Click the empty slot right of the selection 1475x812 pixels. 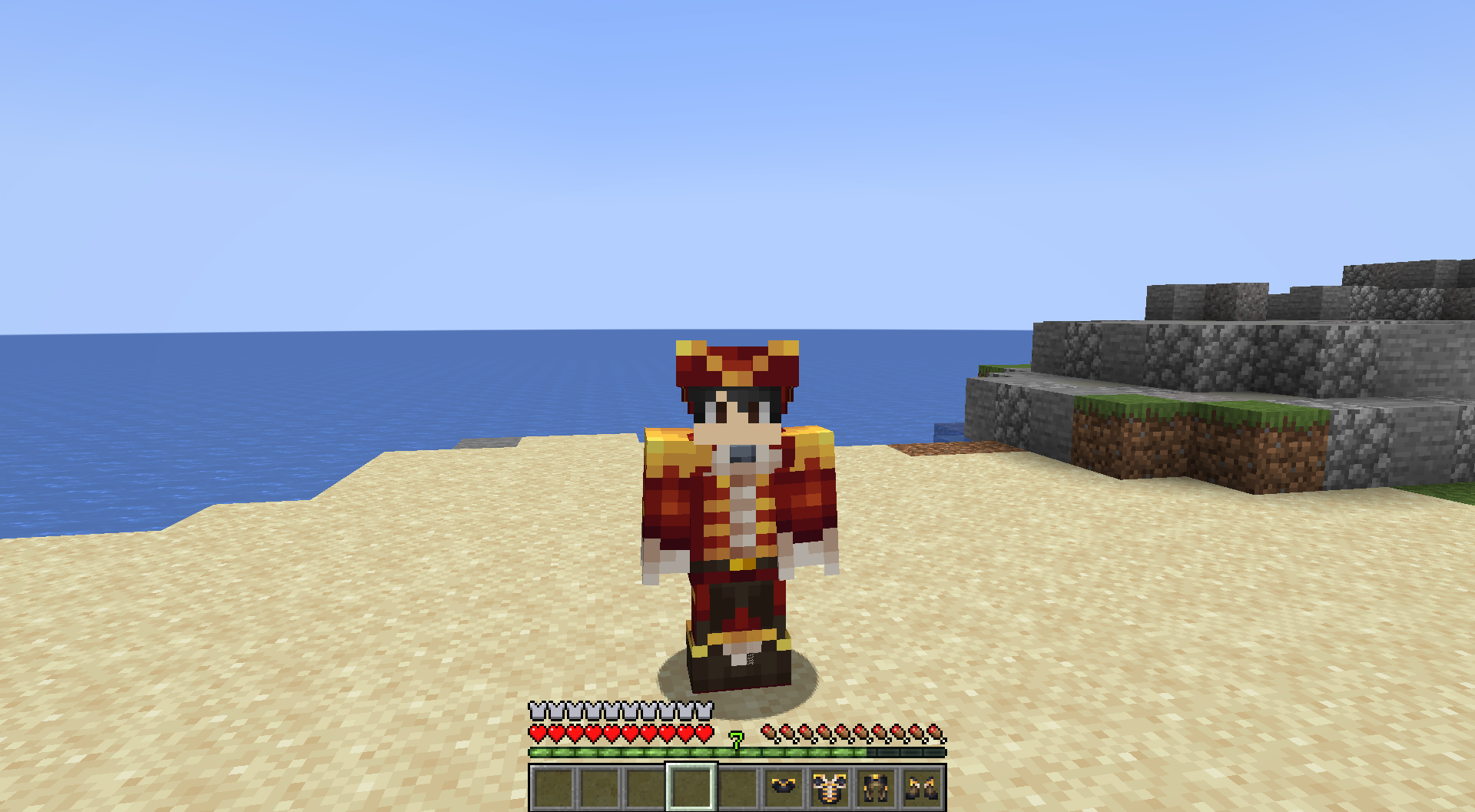[x=738, y=787]
